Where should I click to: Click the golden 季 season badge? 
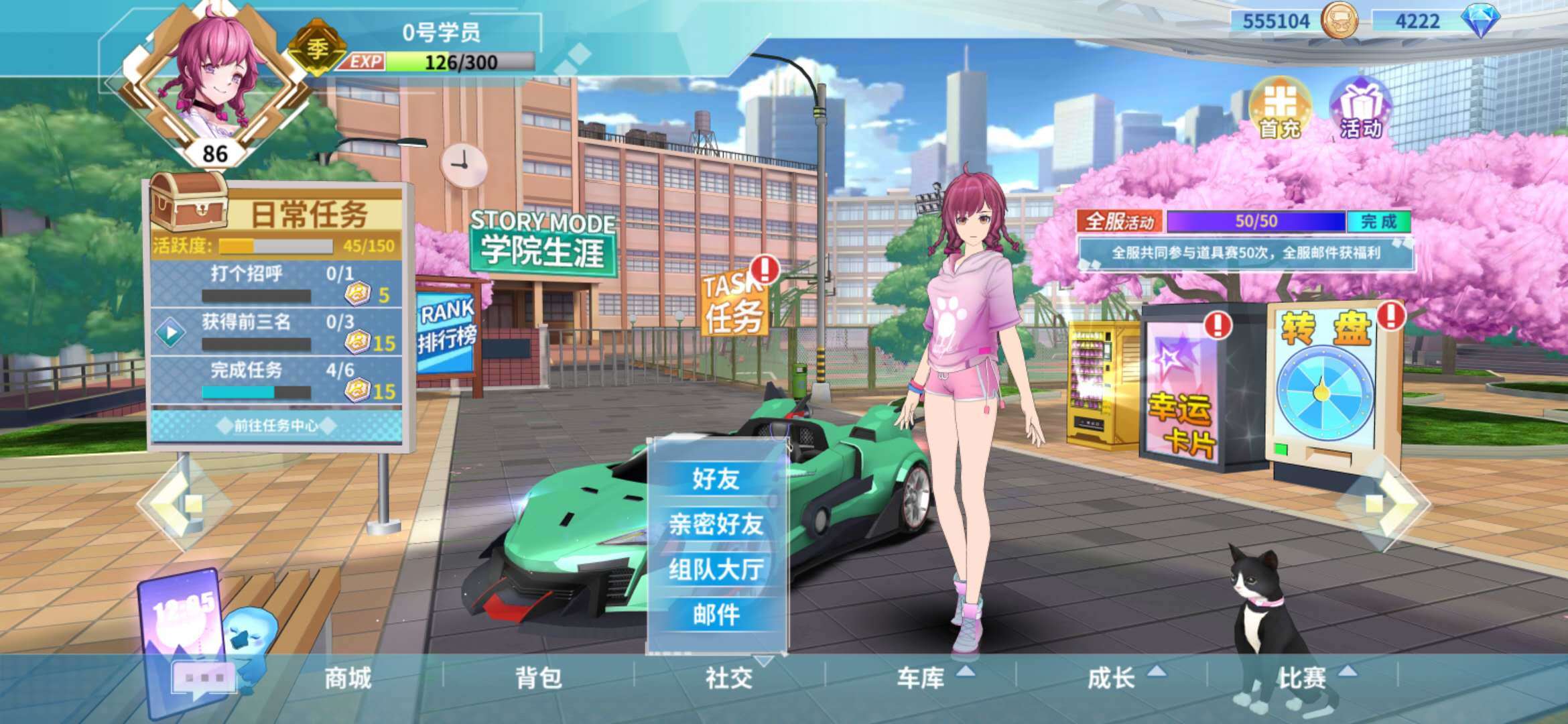(319, 47)
